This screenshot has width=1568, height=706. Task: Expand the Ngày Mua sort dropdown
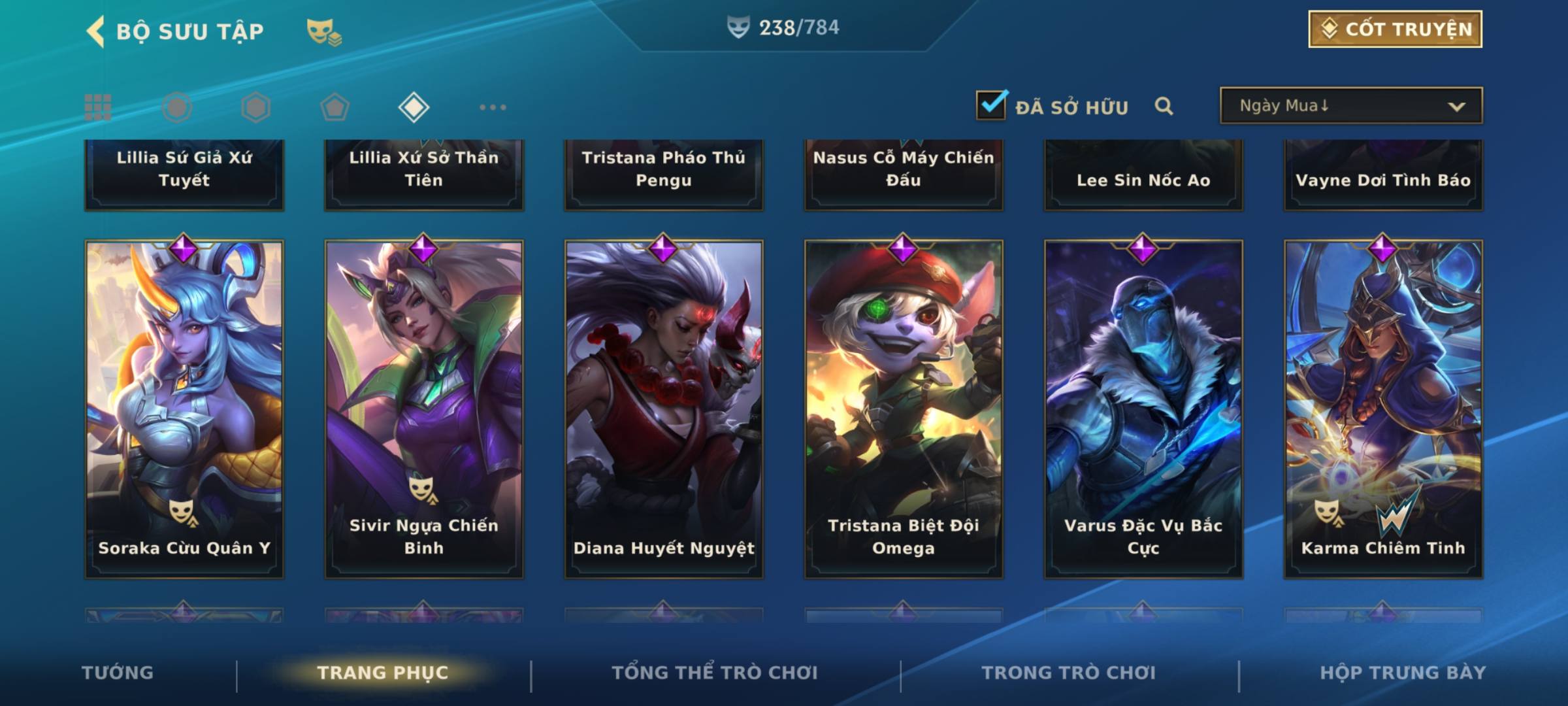click(1350, 106)
